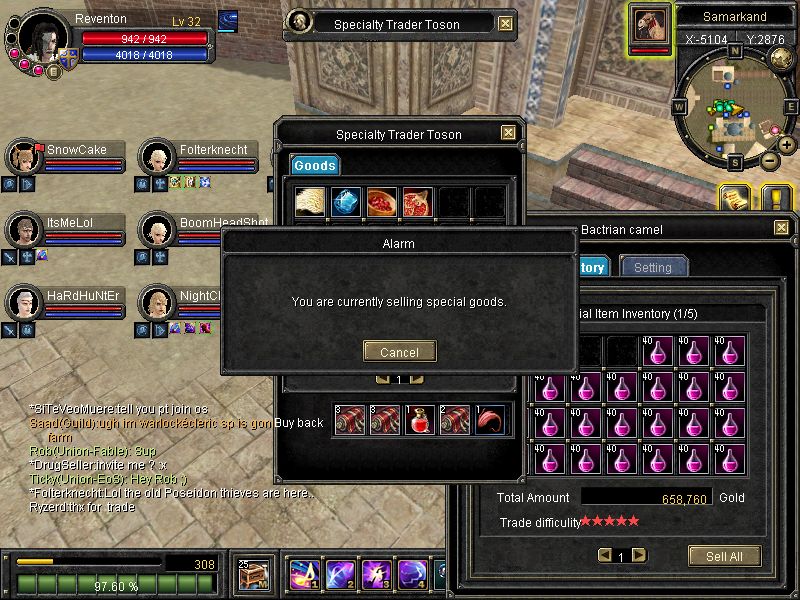Screen dimensions: 800x600
Task: Open the treasure chest inventory icon
Action: click(x=254, y=573)
